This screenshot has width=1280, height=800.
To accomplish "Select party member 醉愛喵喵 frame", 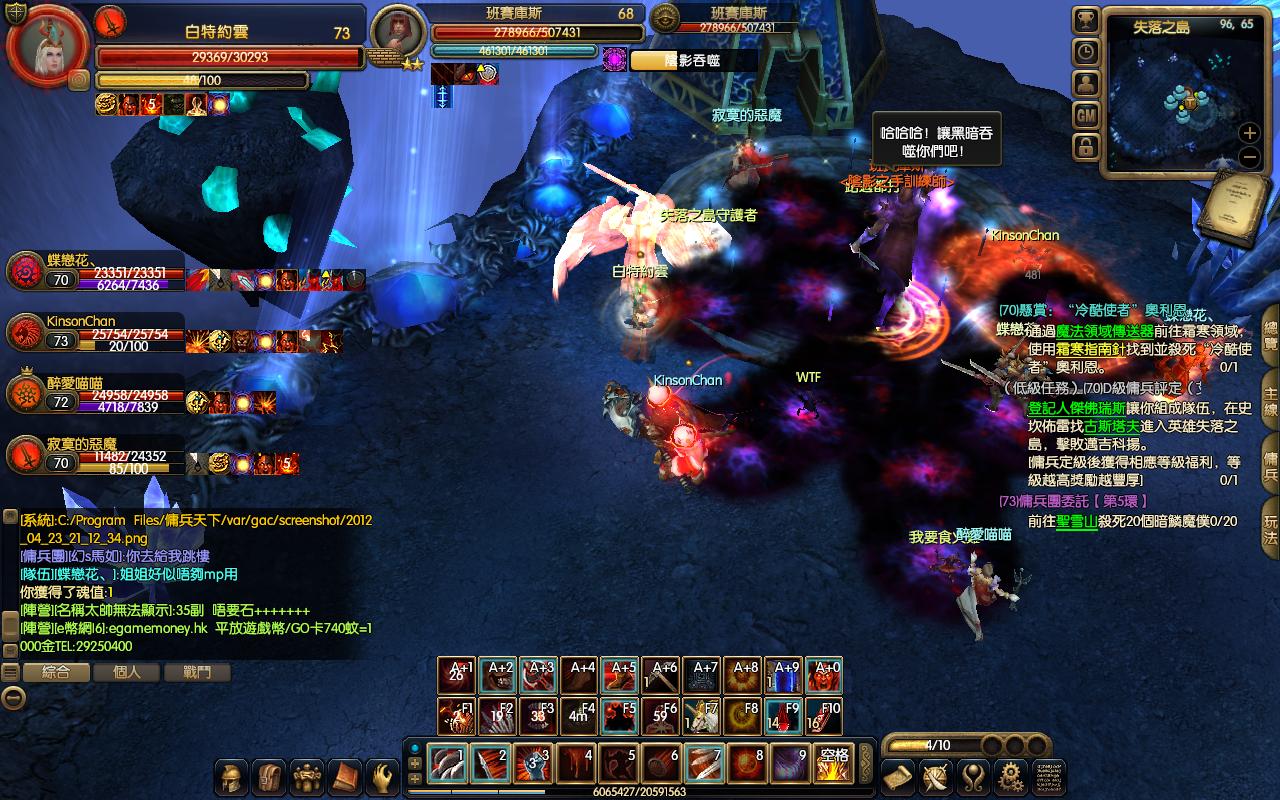I will 95,395.
